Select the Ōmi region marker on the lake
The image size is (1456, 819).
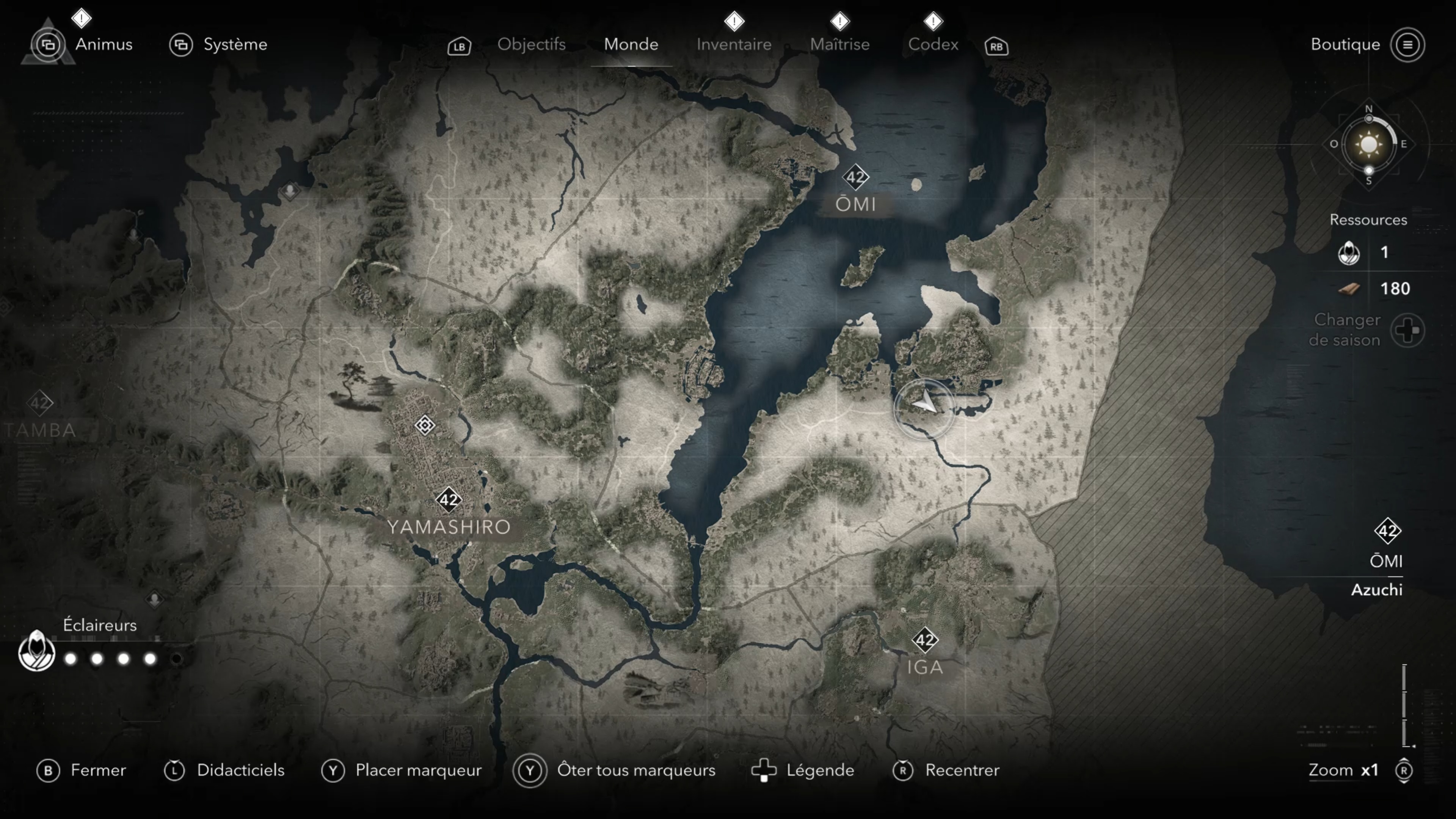point(855,177)
